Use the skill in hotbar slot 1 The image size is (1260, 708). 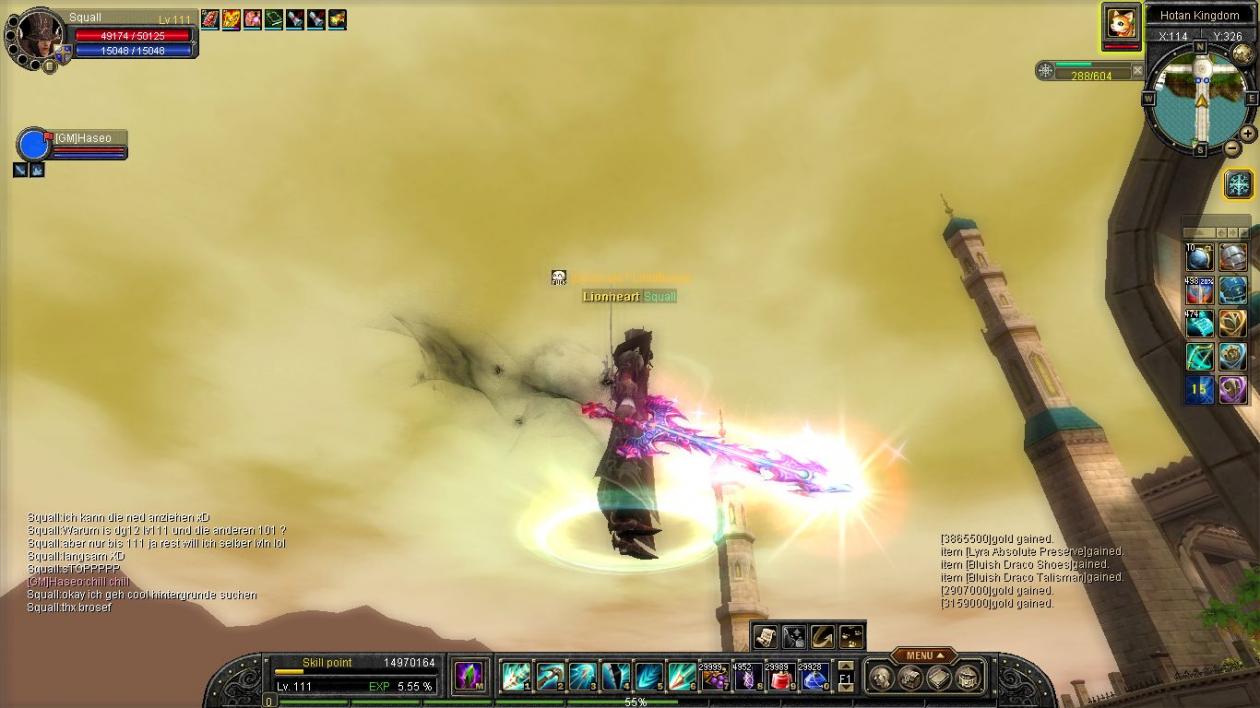click(515, 677)
